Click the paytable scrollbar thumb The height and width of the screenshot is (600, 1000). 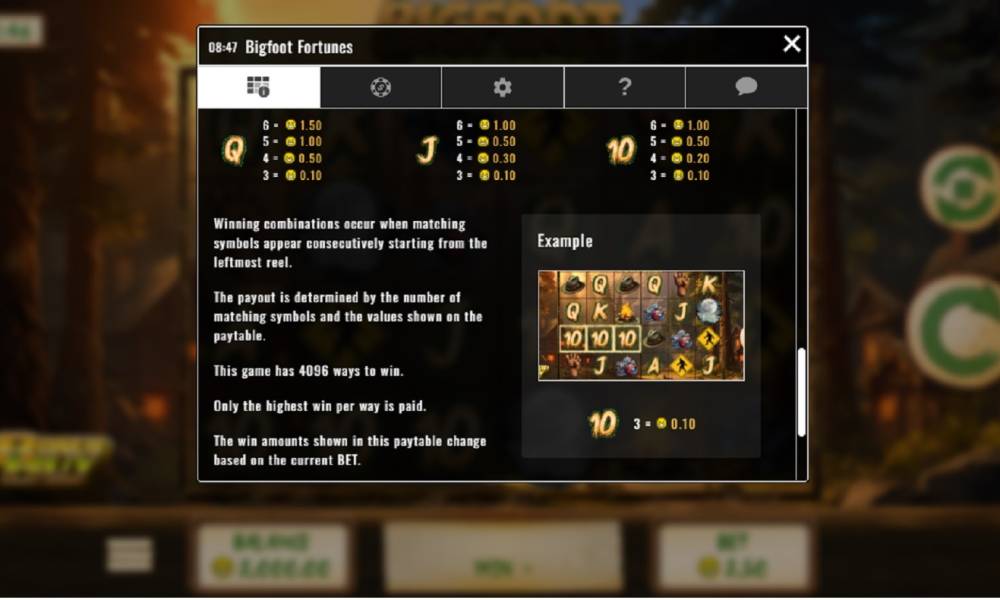pyautogui.click(x=801, y=391)
